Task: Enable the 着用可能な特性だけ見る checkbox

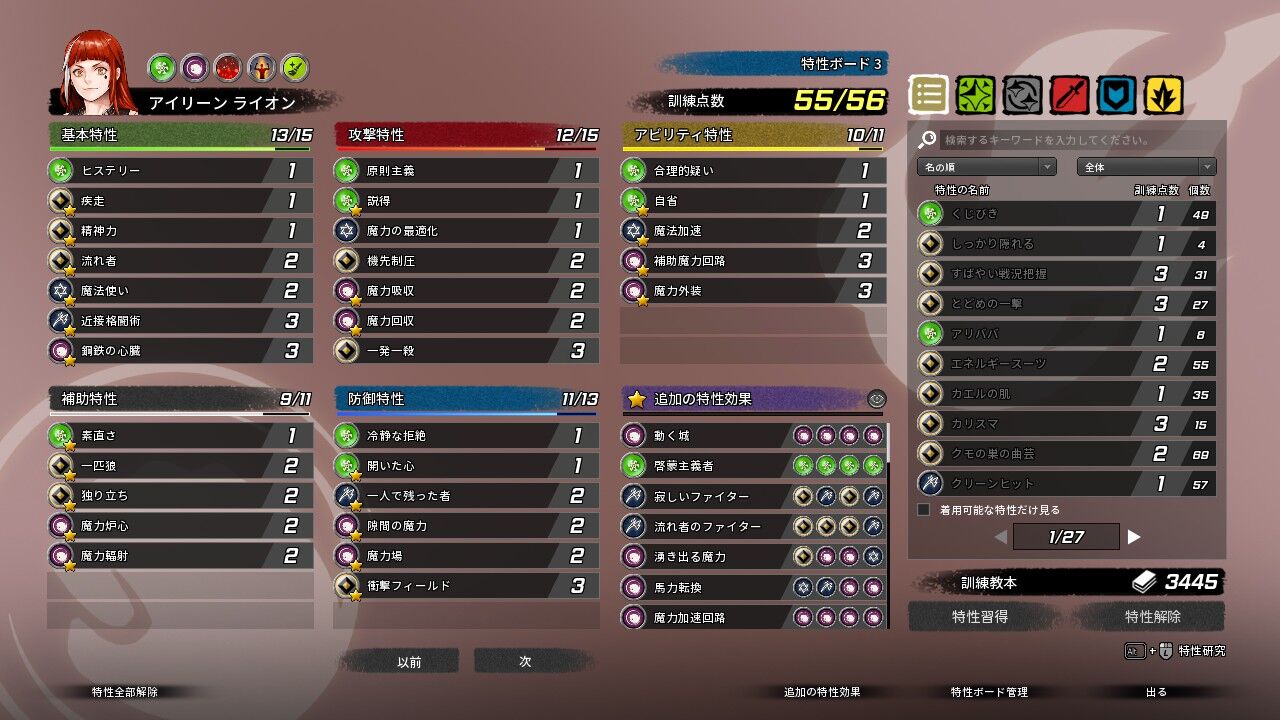Action: coord(924,507)
